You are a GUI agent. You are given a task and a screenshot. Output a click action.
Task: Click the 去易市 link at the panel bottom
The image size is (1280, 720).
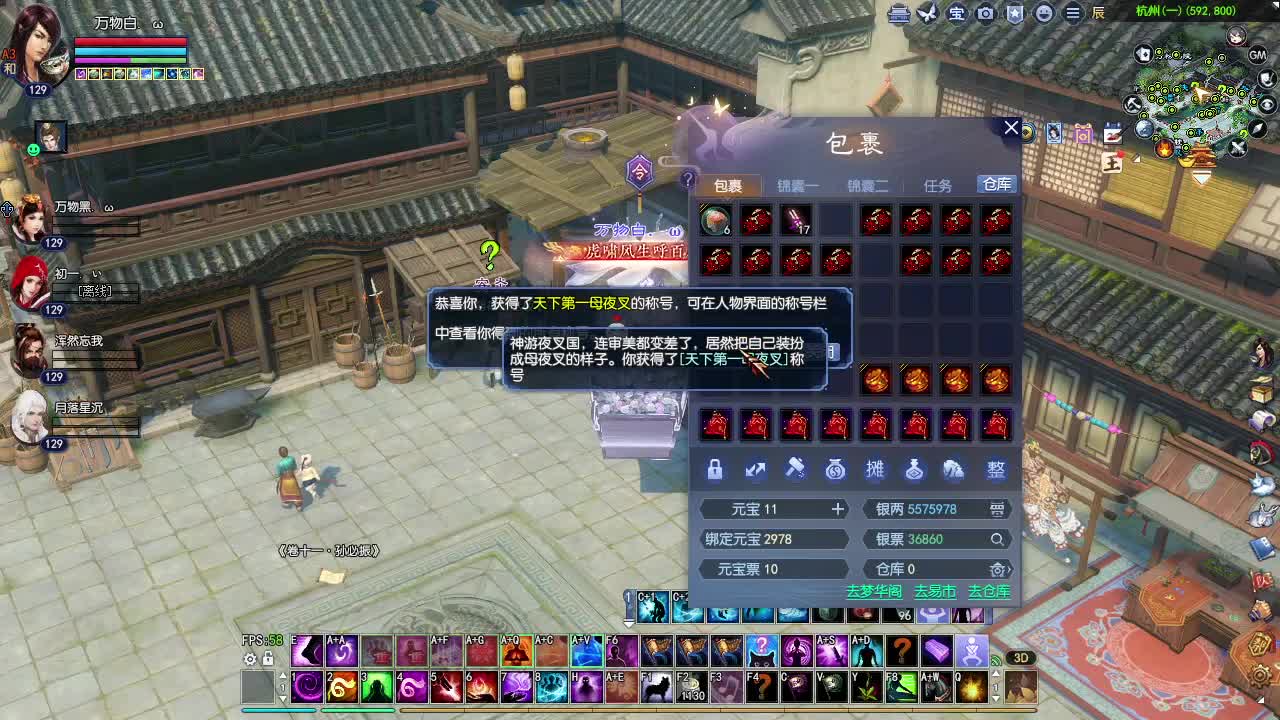point(934,592)
